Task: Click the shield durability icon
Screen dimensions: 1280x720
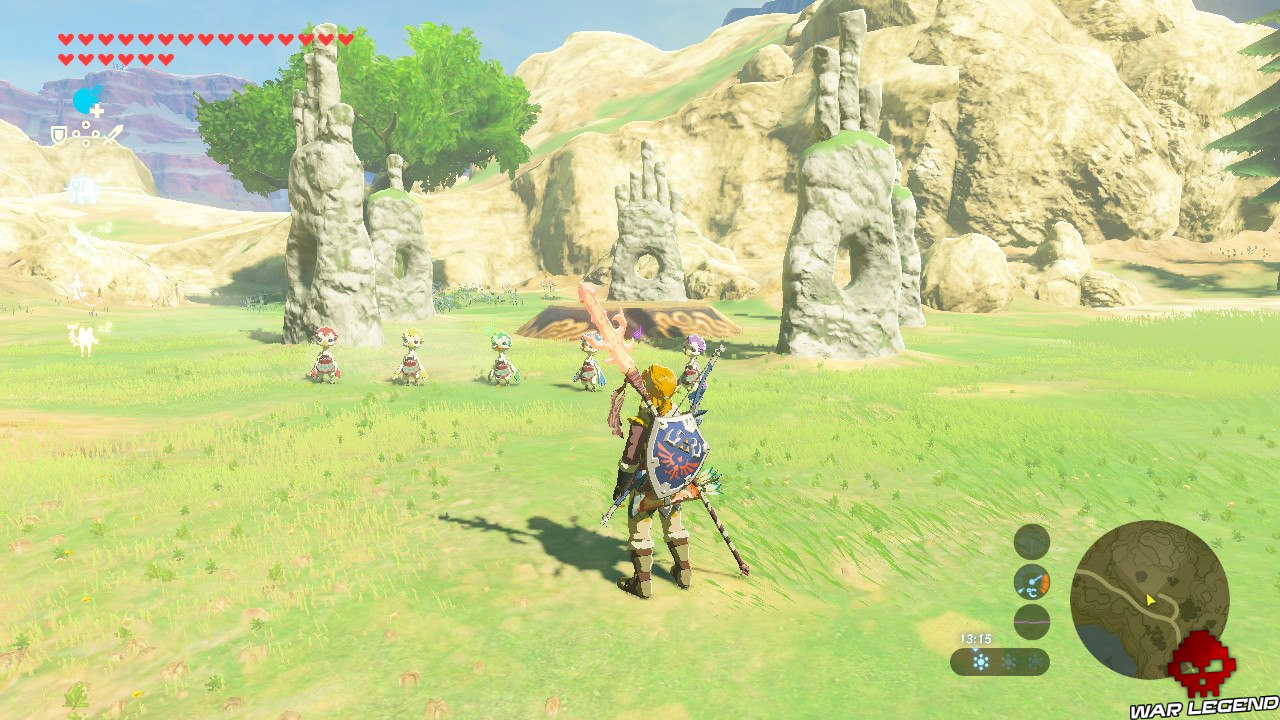Action: (x=57, y=135)
